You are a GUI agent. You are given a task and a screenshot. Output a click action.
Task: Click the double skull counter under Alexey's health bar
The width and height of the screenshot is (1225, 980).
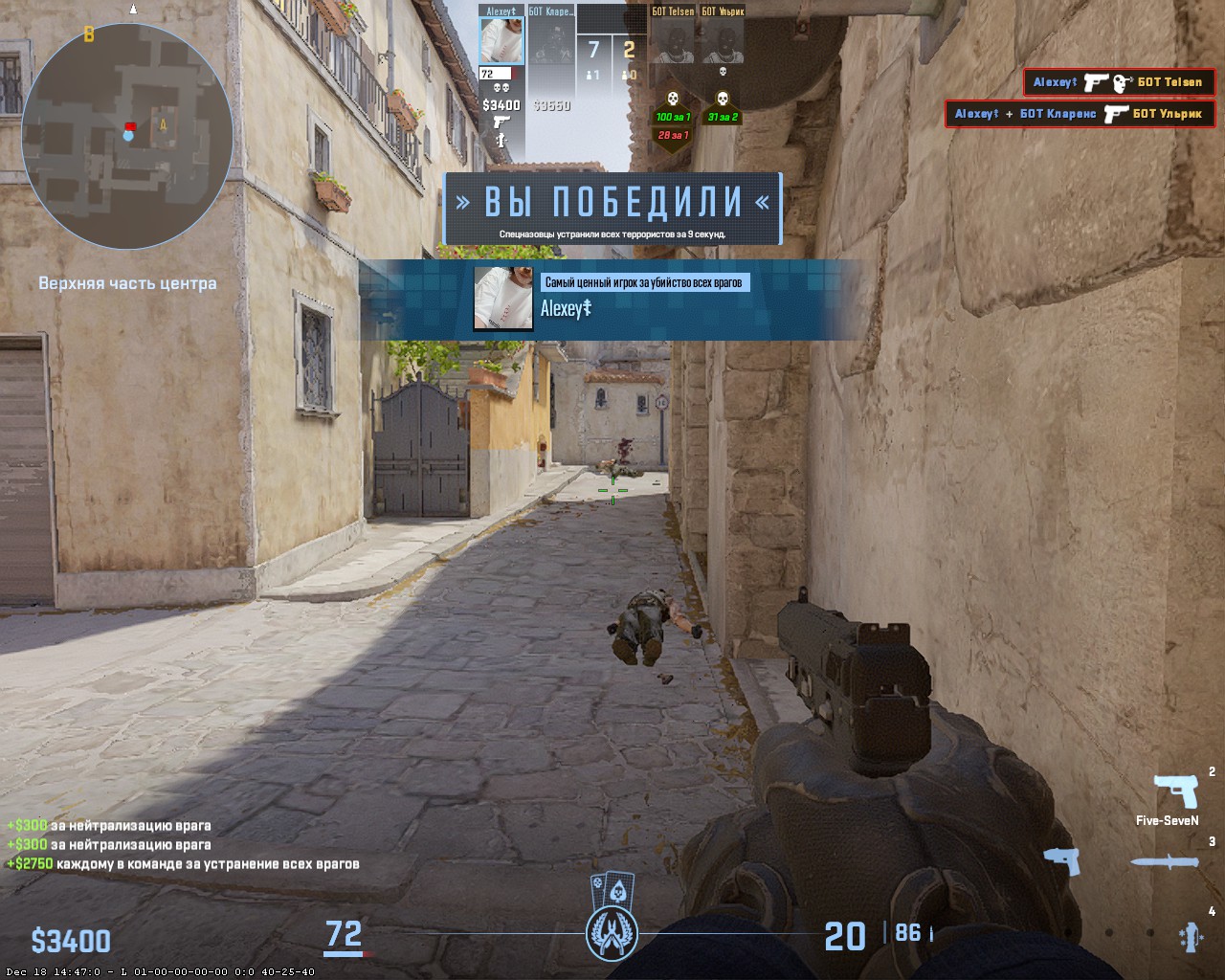[501, 87]
